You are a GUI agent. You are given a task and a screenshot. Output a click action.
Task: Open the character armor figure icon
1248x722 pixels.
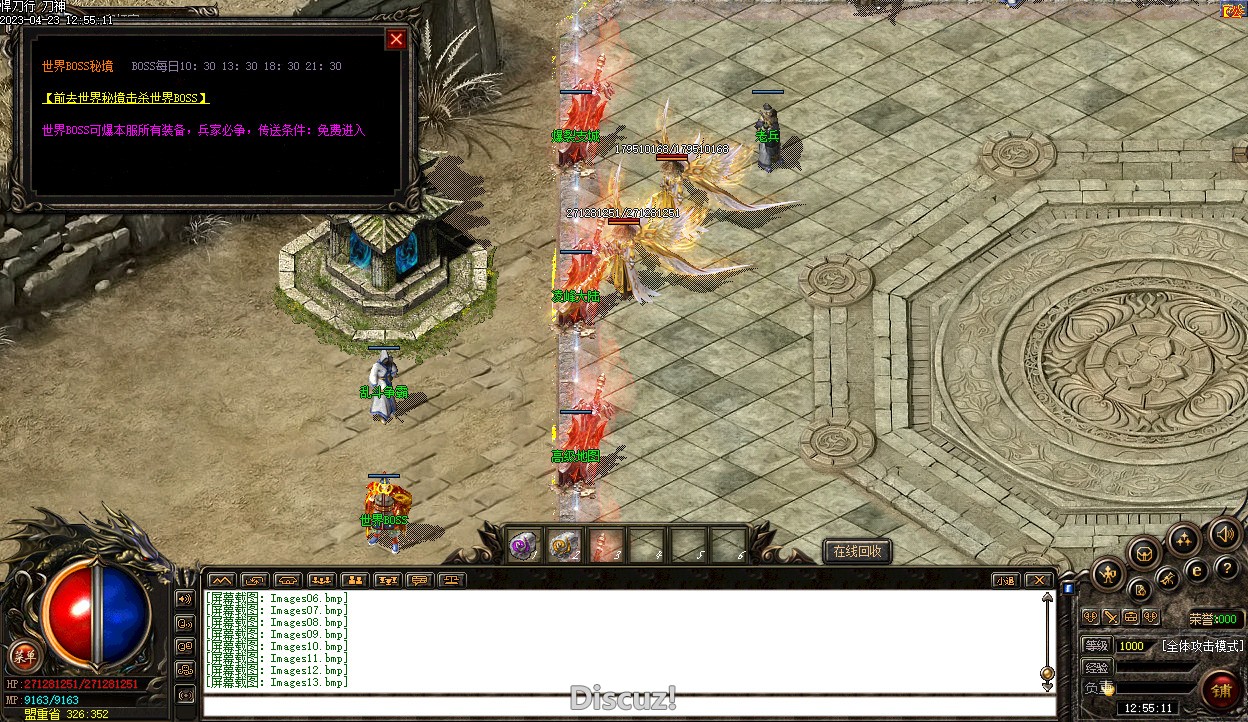click(x=1109, y=574)
